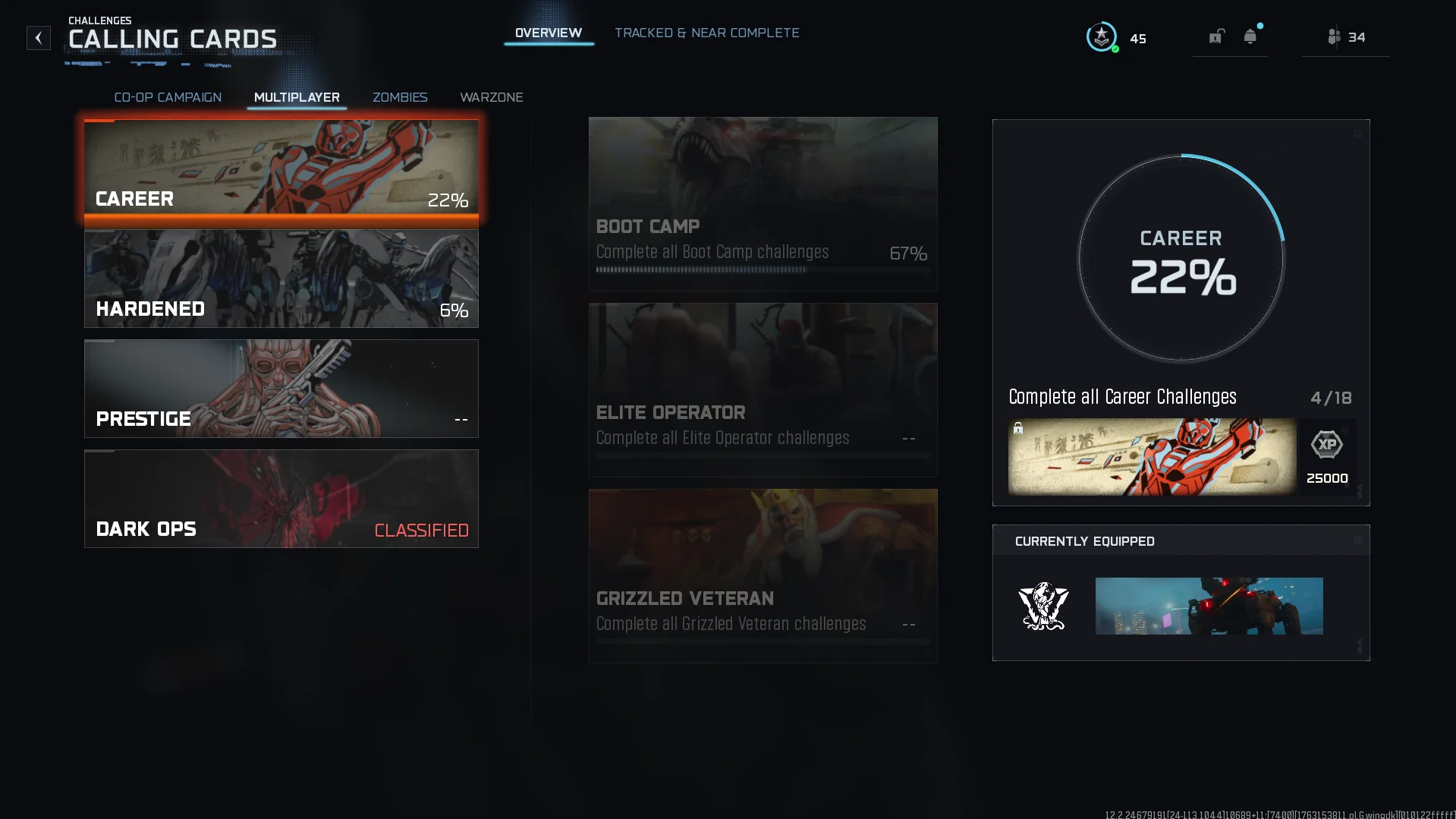Choose the Prestige calling card set

point(281,389)
